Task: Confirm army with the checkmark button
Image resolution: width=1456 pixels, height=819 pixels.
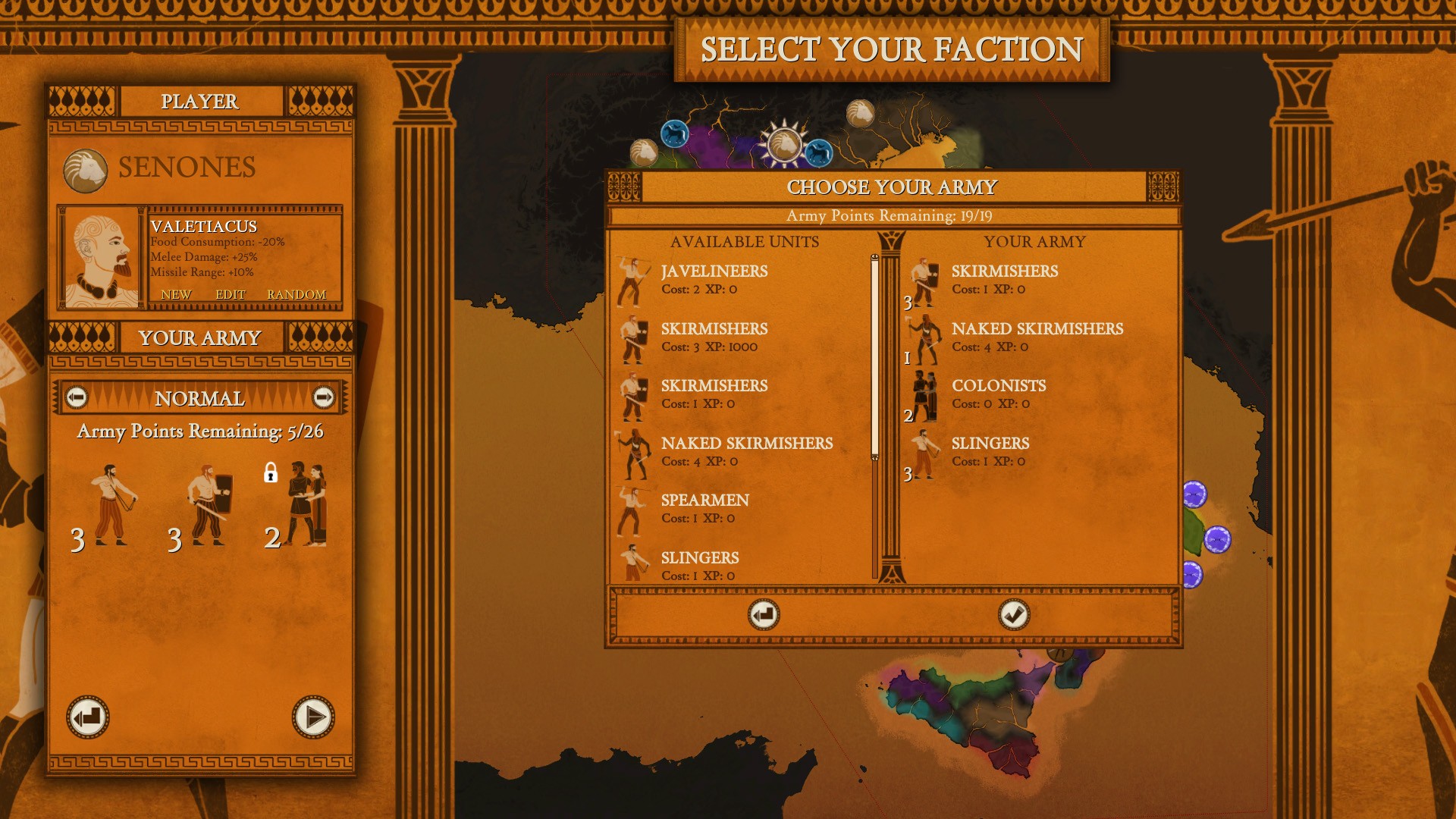Action: 1013,615
